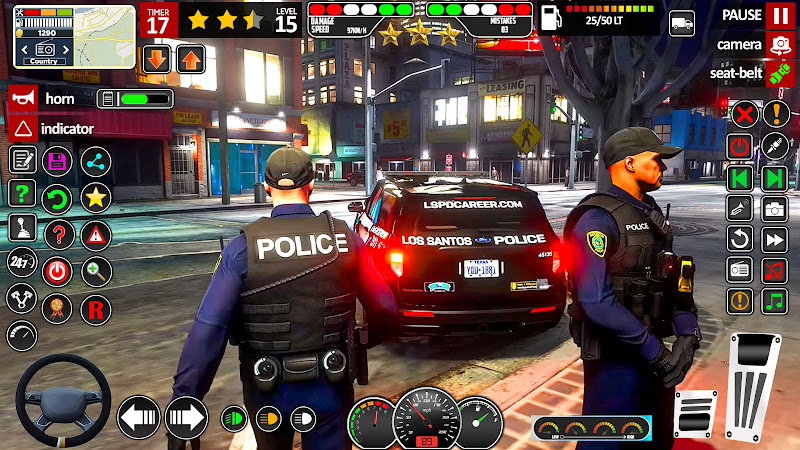Click the red X close icon
800x450 pixels.
pos(742,113)
